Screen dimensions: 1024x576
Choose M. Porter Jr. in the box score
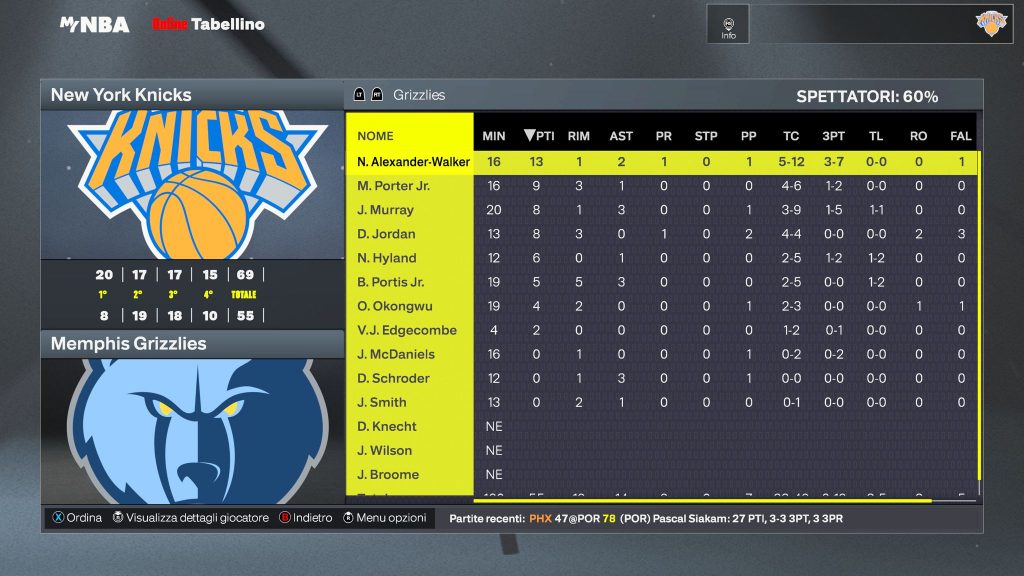click(393, 186)
